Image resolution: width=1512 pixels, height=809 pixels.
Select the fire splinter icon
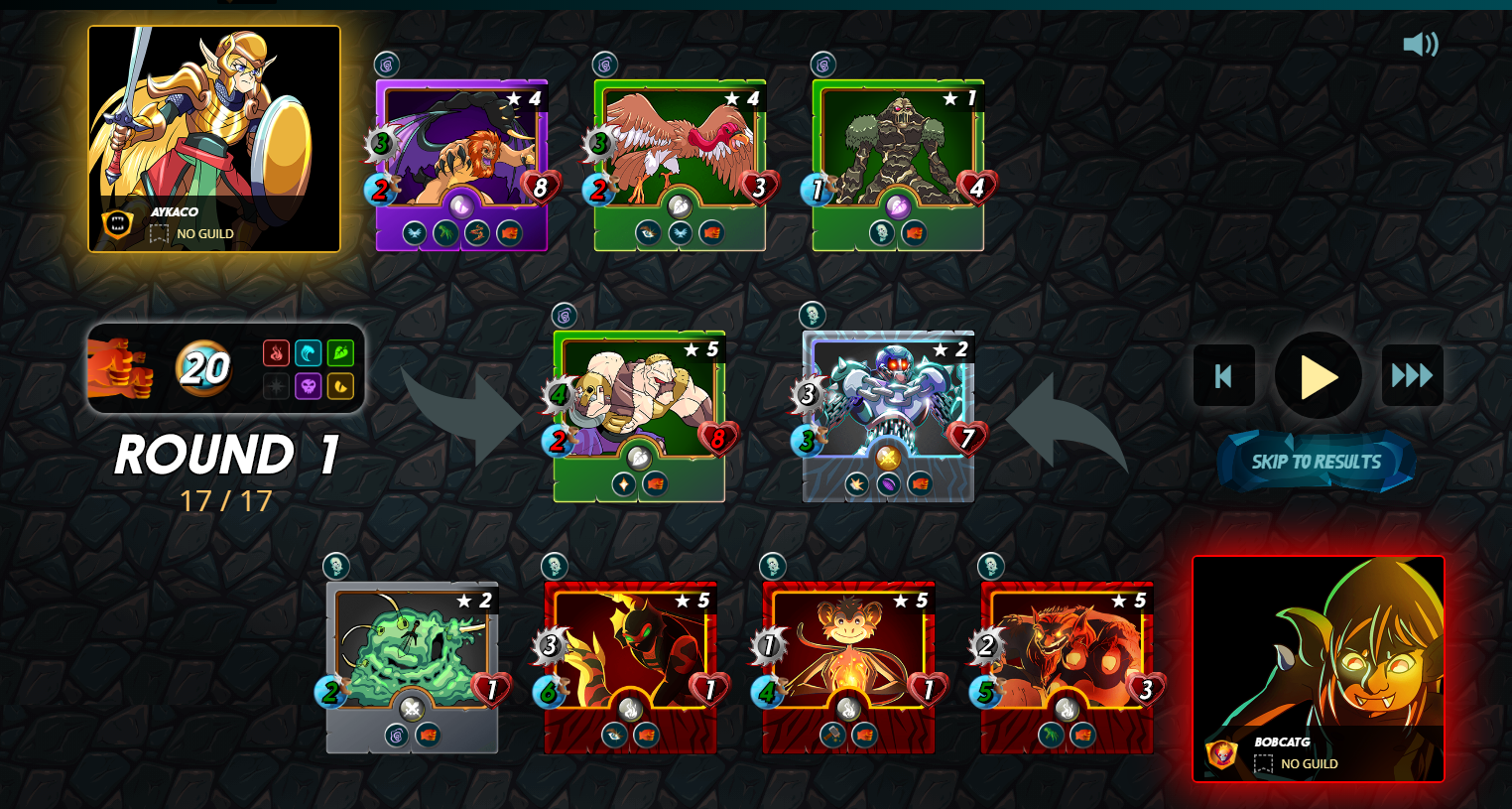[279, 352]
